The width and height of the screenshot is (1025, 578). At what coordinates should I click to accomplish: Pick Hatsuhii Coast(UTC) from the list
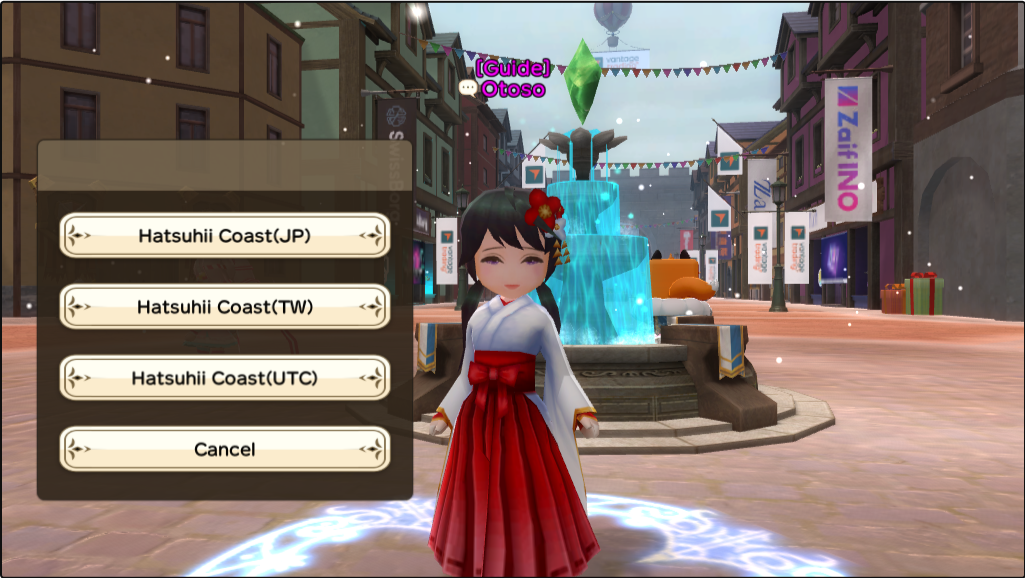pyautogui.click(x=224, y=378)
